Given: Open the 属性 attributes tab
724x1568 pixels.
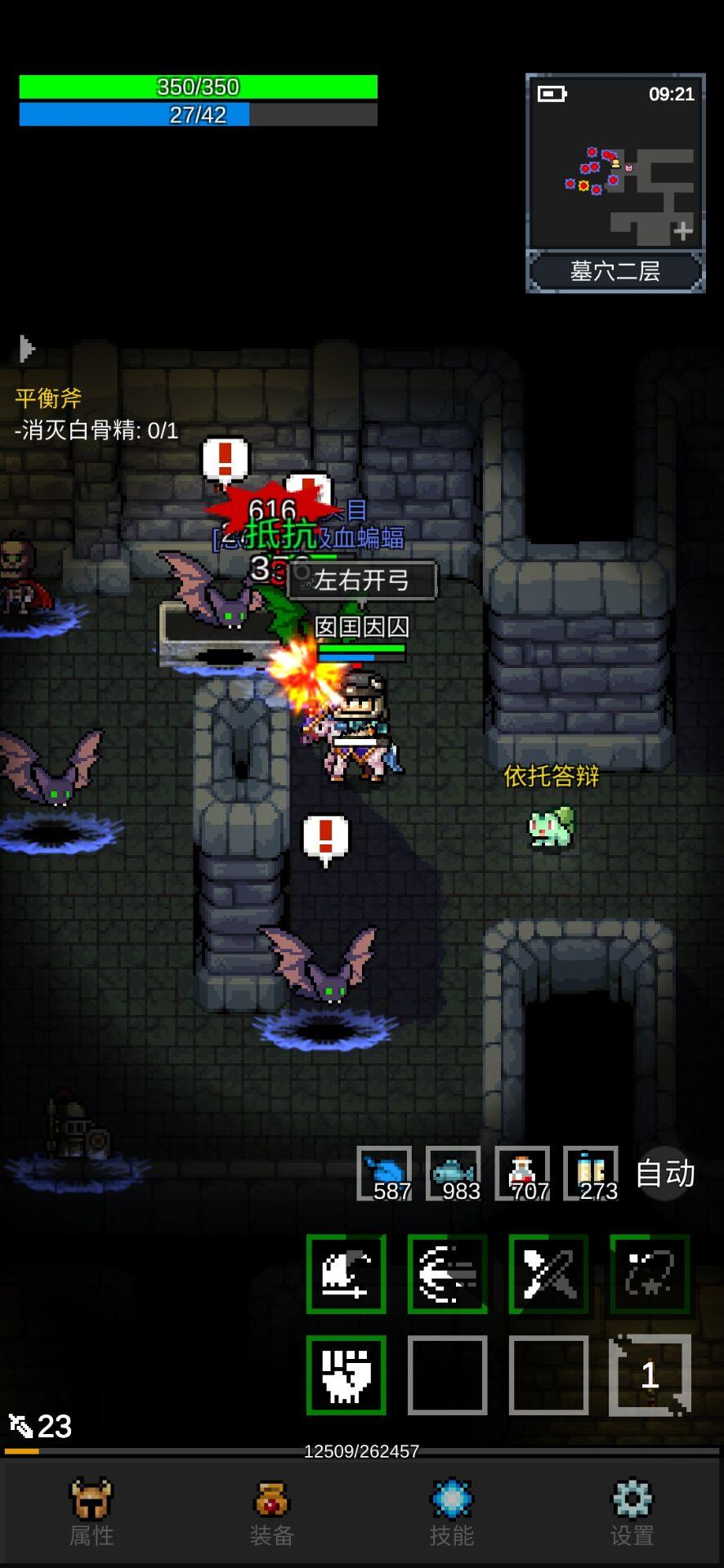Looking at the screenshot, I should (x=91, y=1512).
